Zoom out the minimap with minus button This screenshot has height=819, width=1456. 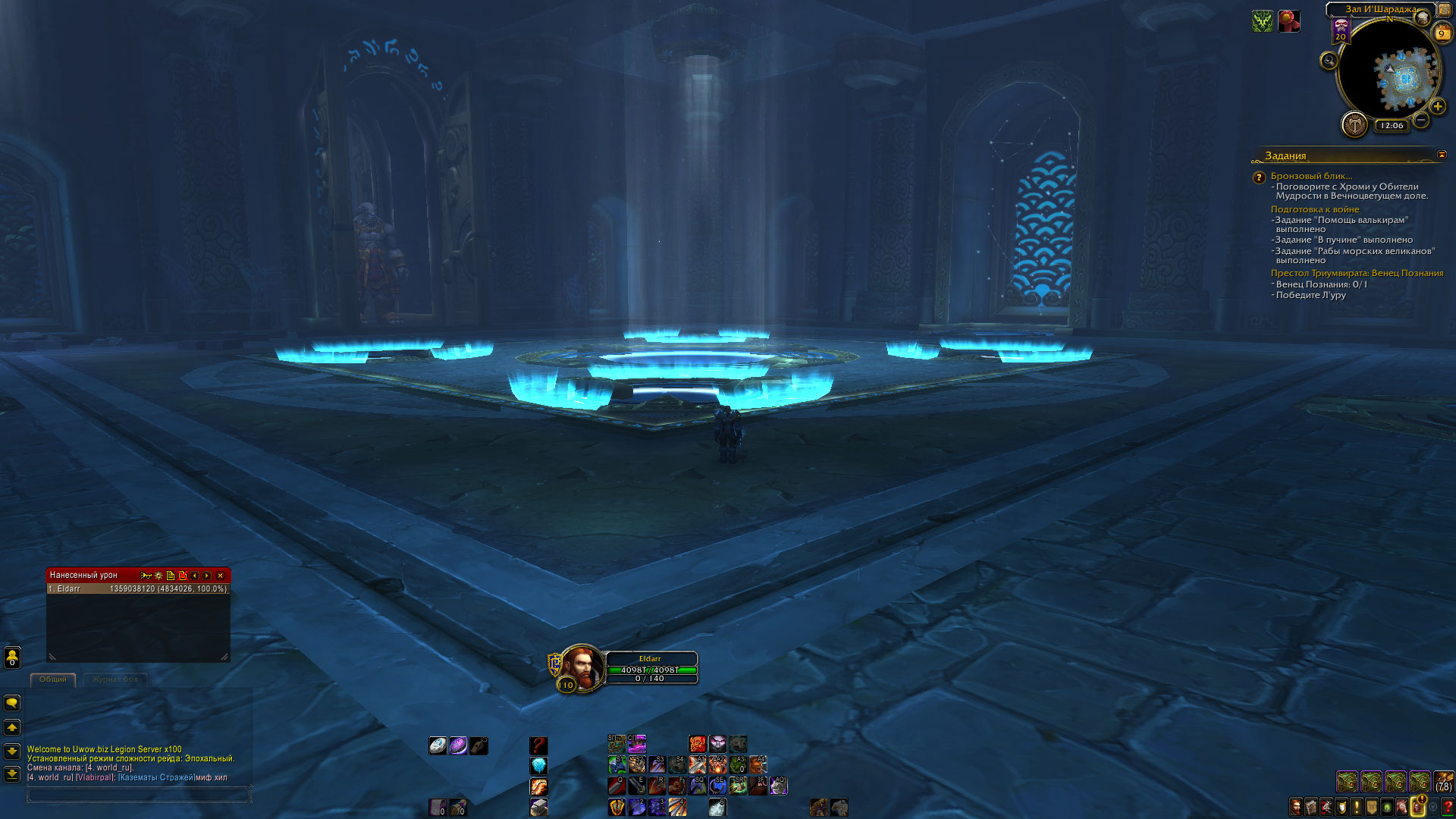click(1421, 120)
